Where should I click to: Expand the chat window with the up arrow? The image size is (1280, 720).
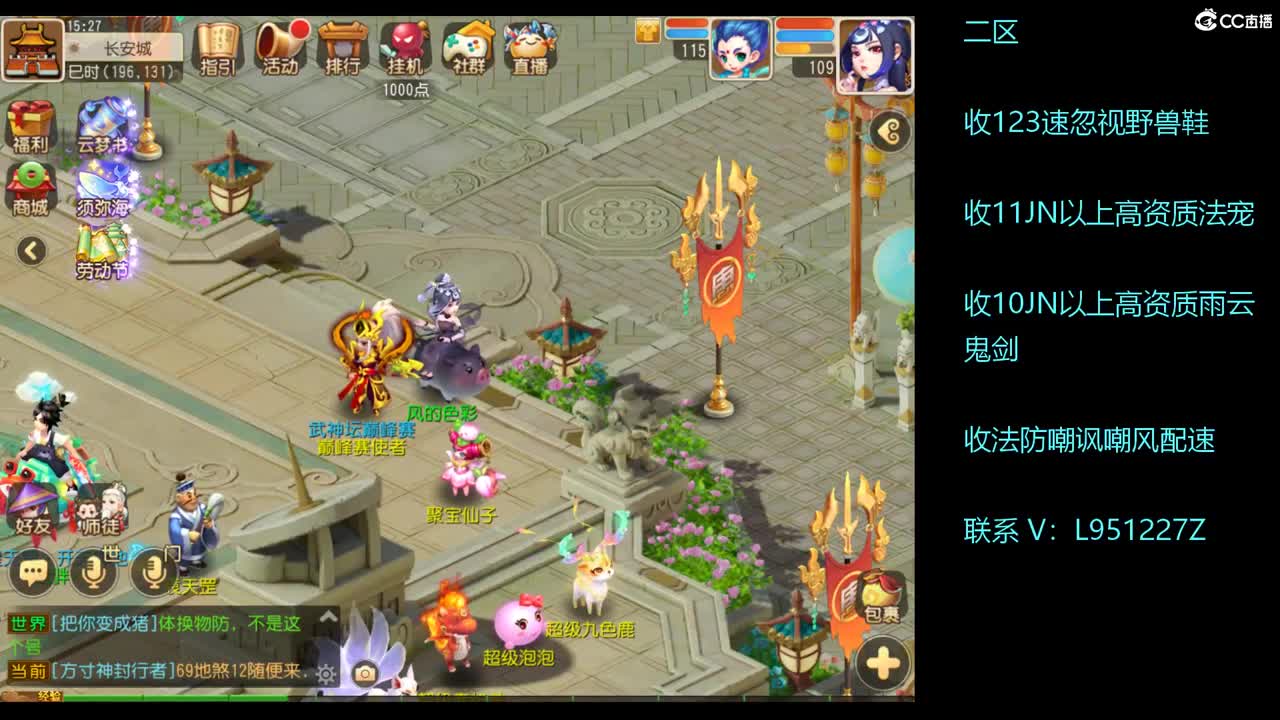click(x=329, y=615)
